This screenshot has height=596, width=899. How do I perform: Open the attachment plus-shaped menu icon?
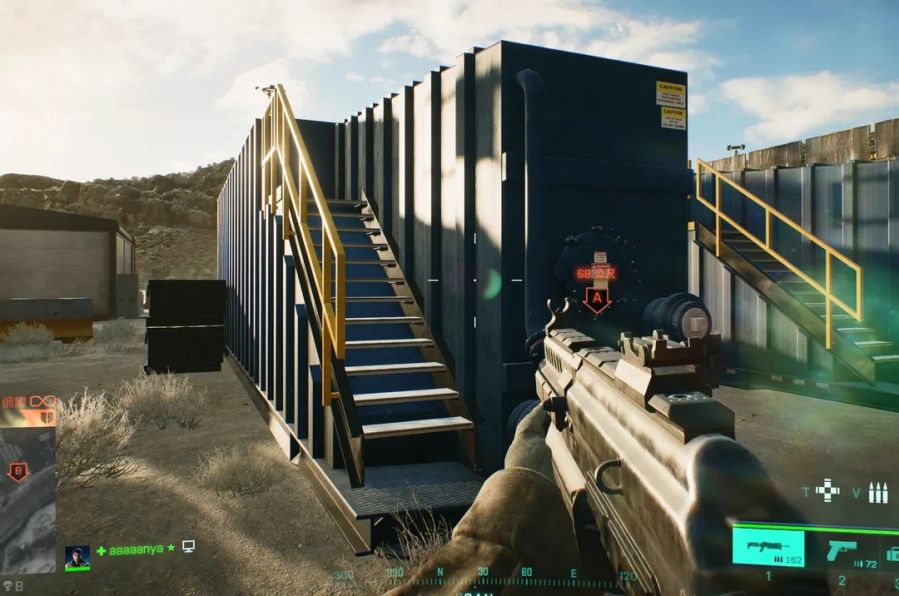click(x=827, y=490)
